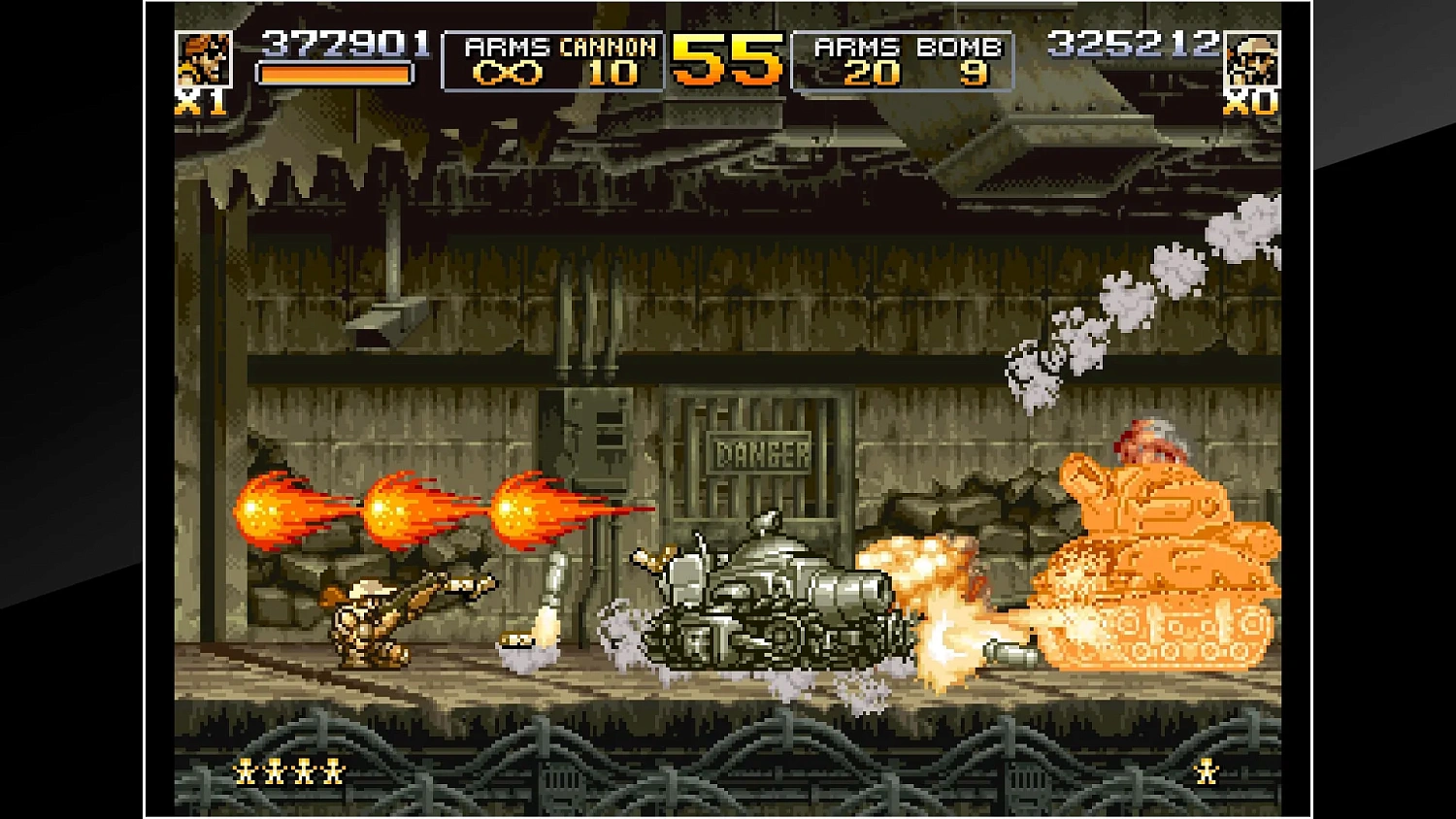Click the orange health bar under the score
The image size is (1456, 819).
[x=336, y=74]
